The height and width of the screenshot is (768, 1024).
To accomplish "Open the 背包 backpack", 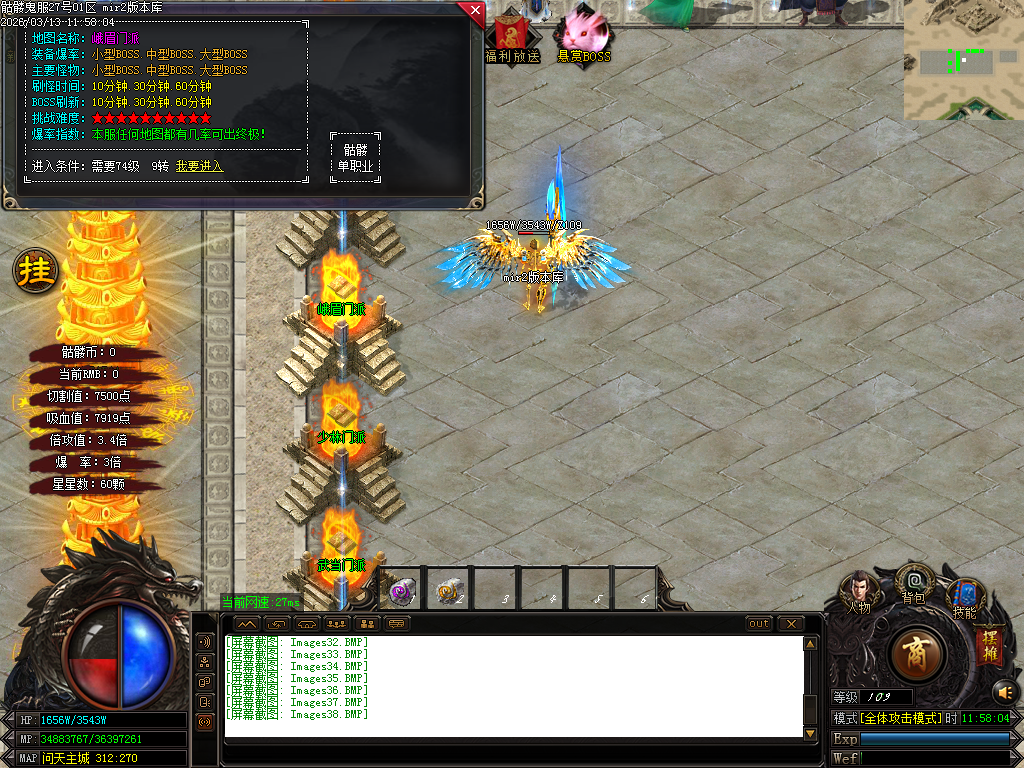I will point(913,582).
